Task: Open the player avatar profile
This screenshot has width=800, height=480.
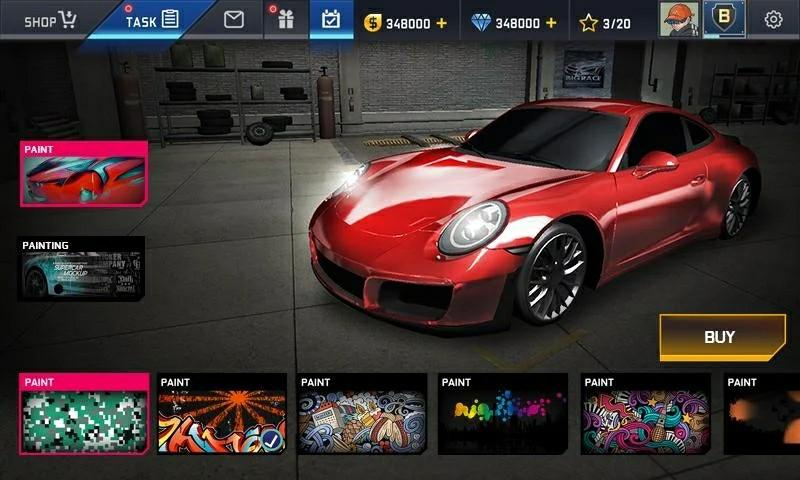Action: coord(677,19)
